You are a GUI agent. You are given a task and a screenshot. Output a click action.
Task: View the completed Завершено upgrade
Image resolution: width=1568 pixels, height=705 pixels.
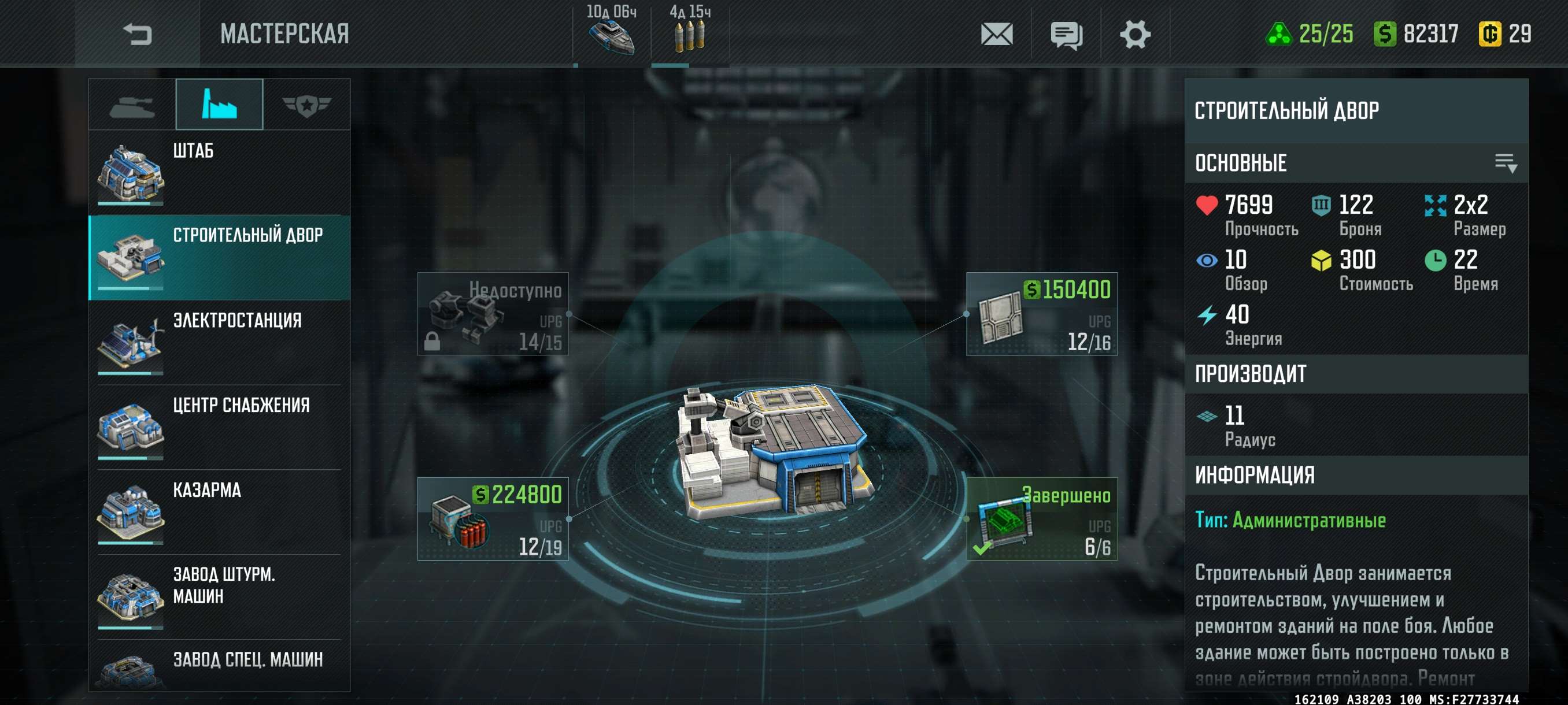(x=1041, y=519)
